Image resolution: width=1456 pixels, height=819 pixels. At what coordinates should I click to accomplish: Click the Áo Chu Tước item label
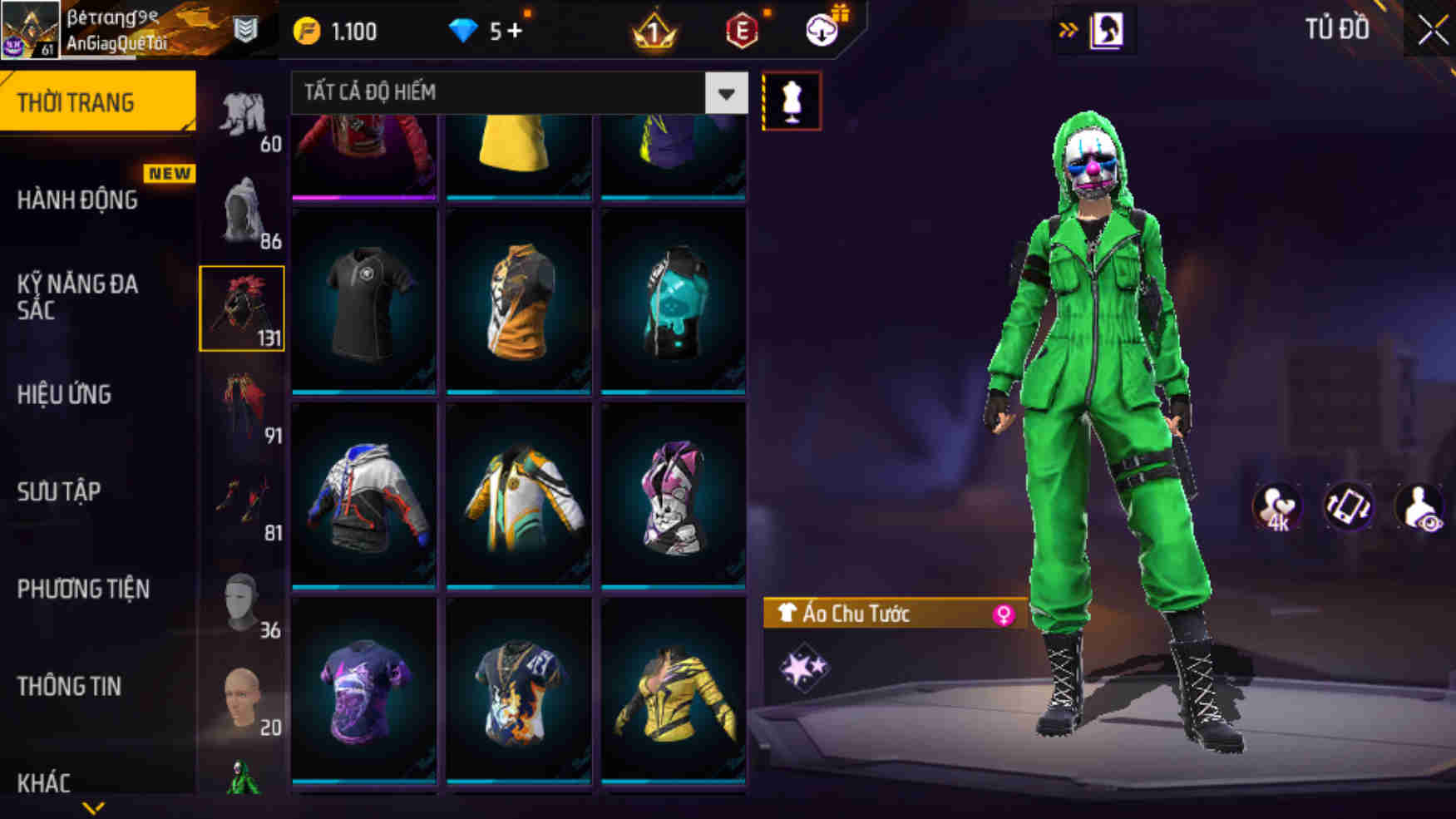856,612
